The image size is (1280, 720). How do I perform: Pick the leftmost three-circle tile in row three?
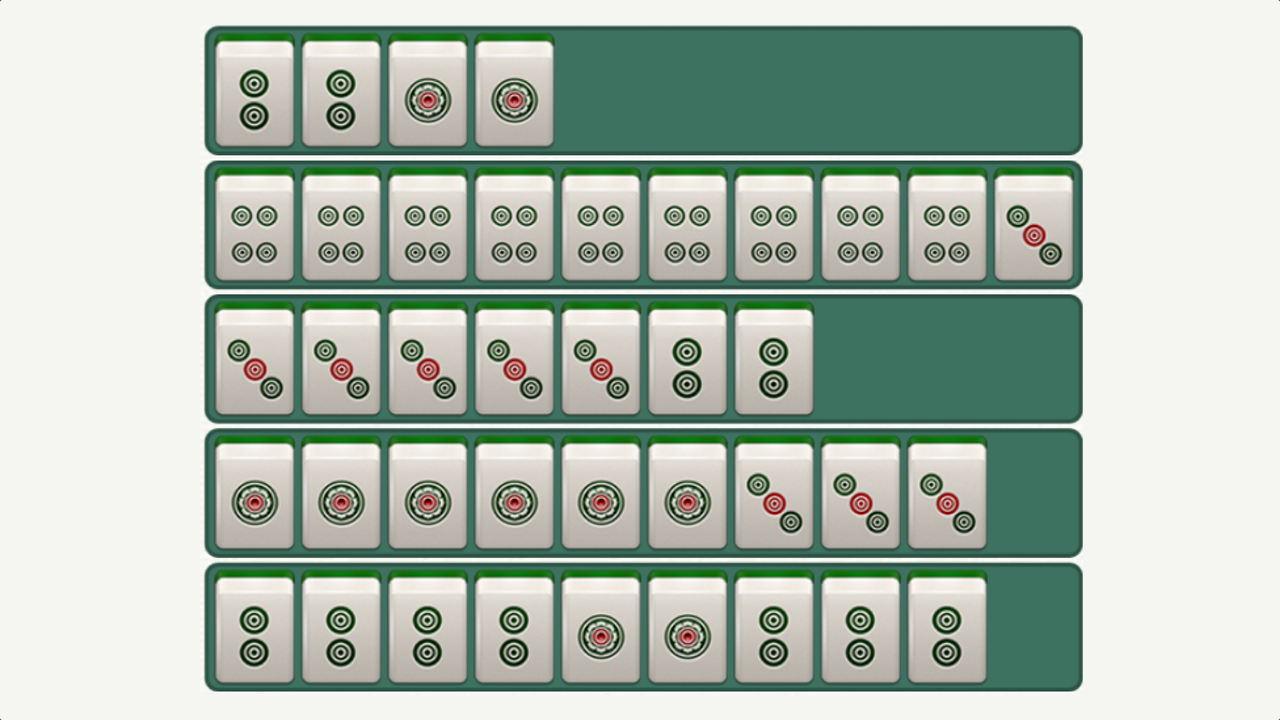253,360
